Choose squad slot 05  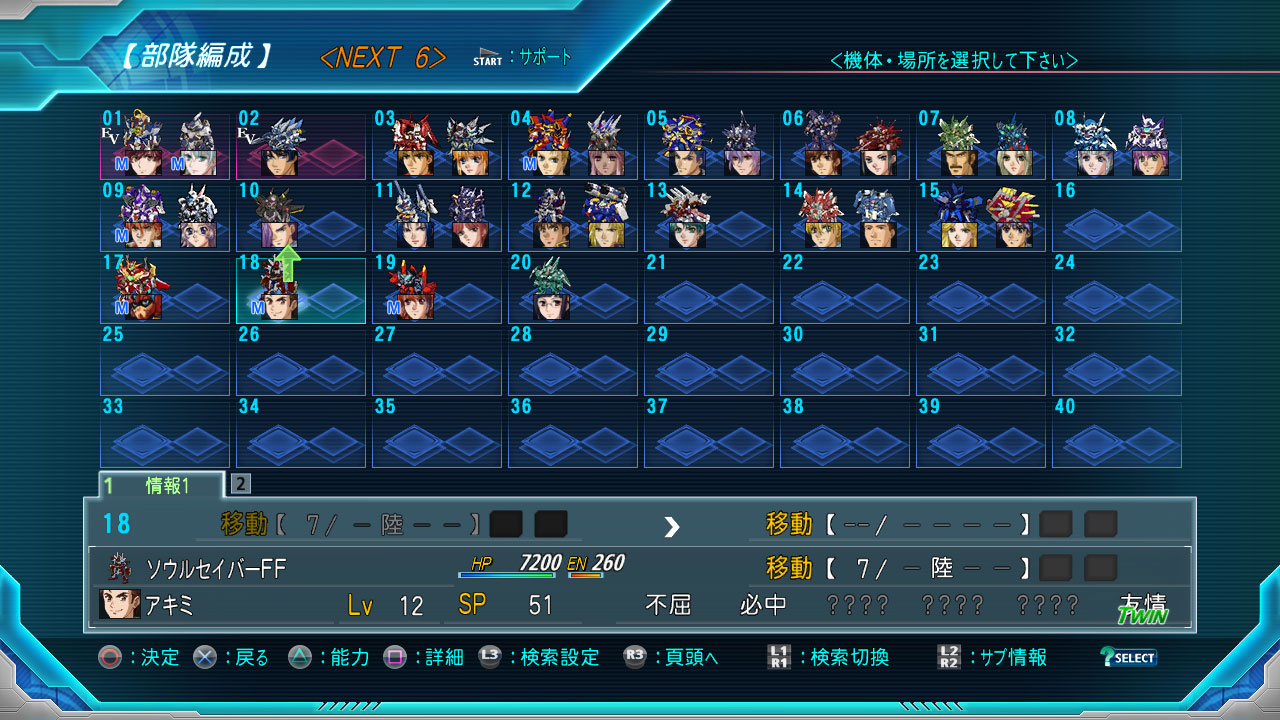709,146
